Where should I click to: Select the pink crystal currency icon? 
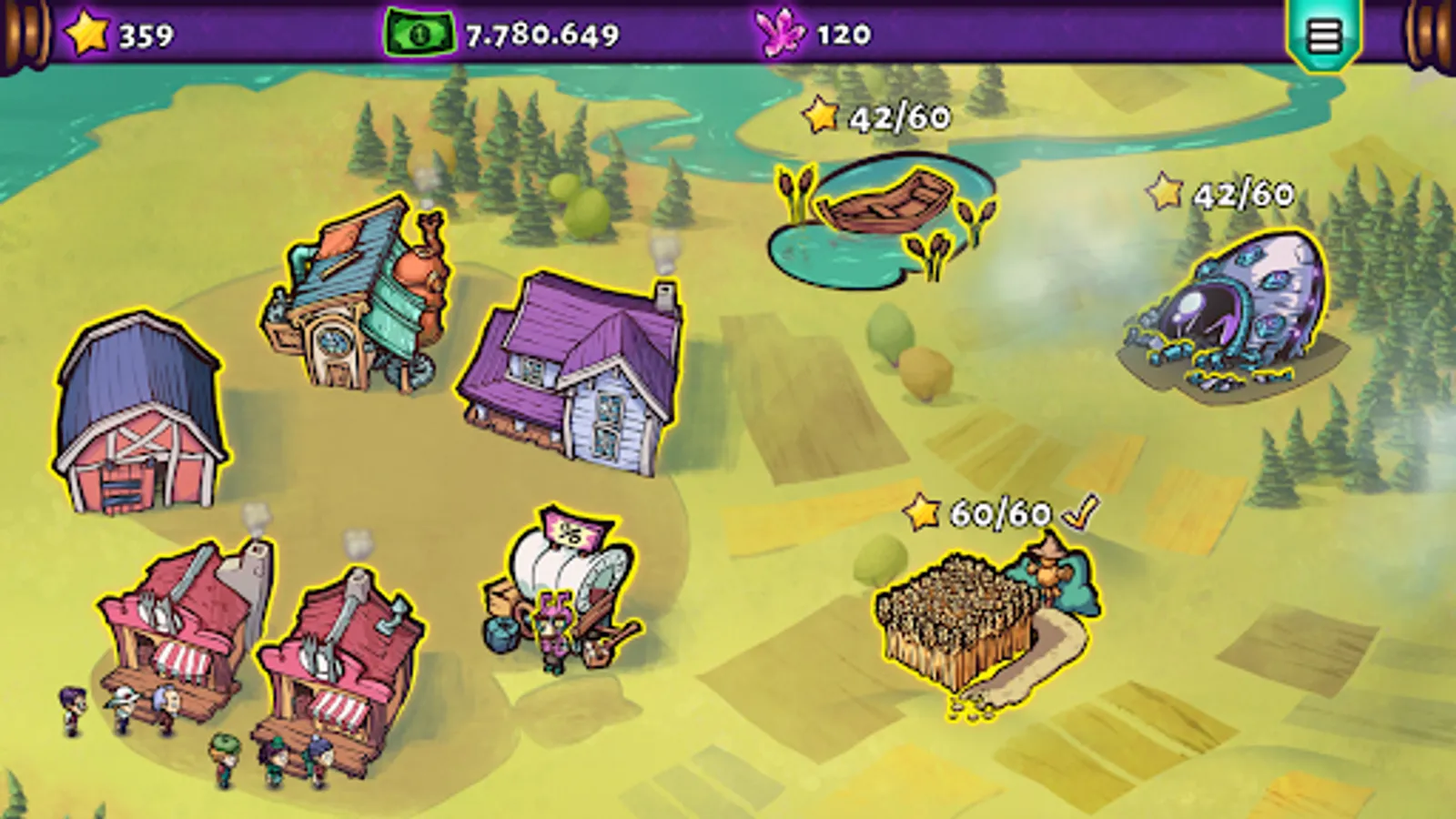click(781, 35)
